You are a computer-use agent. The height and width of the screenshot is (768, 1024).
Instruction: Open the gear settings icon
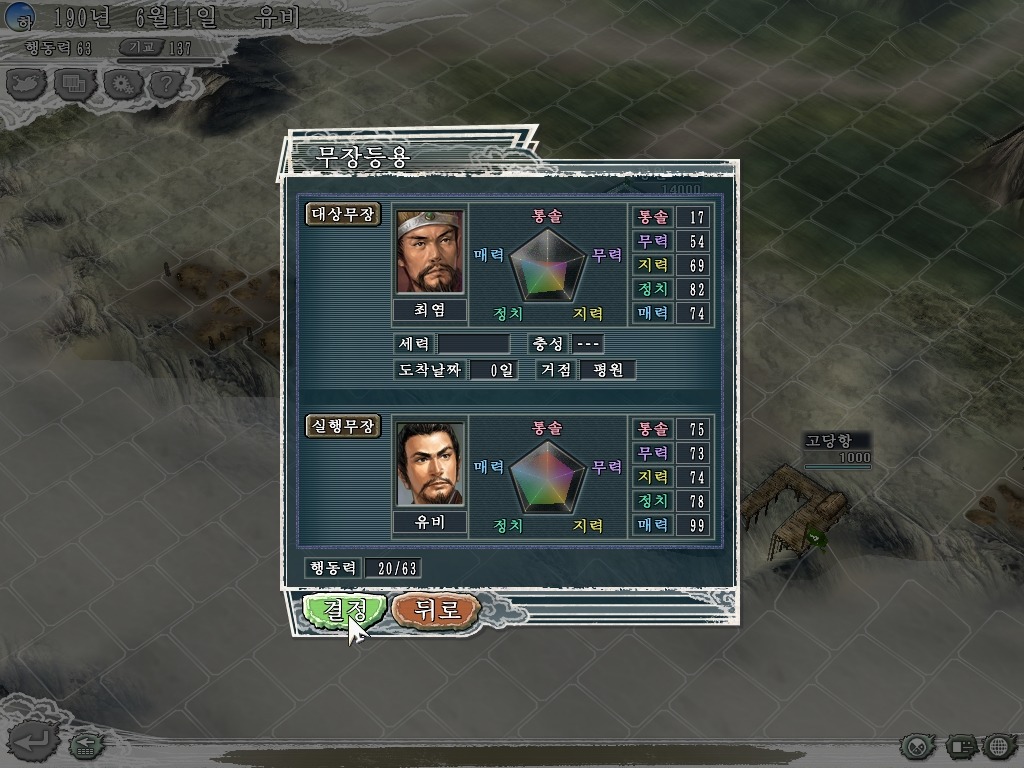coord(121,84)
